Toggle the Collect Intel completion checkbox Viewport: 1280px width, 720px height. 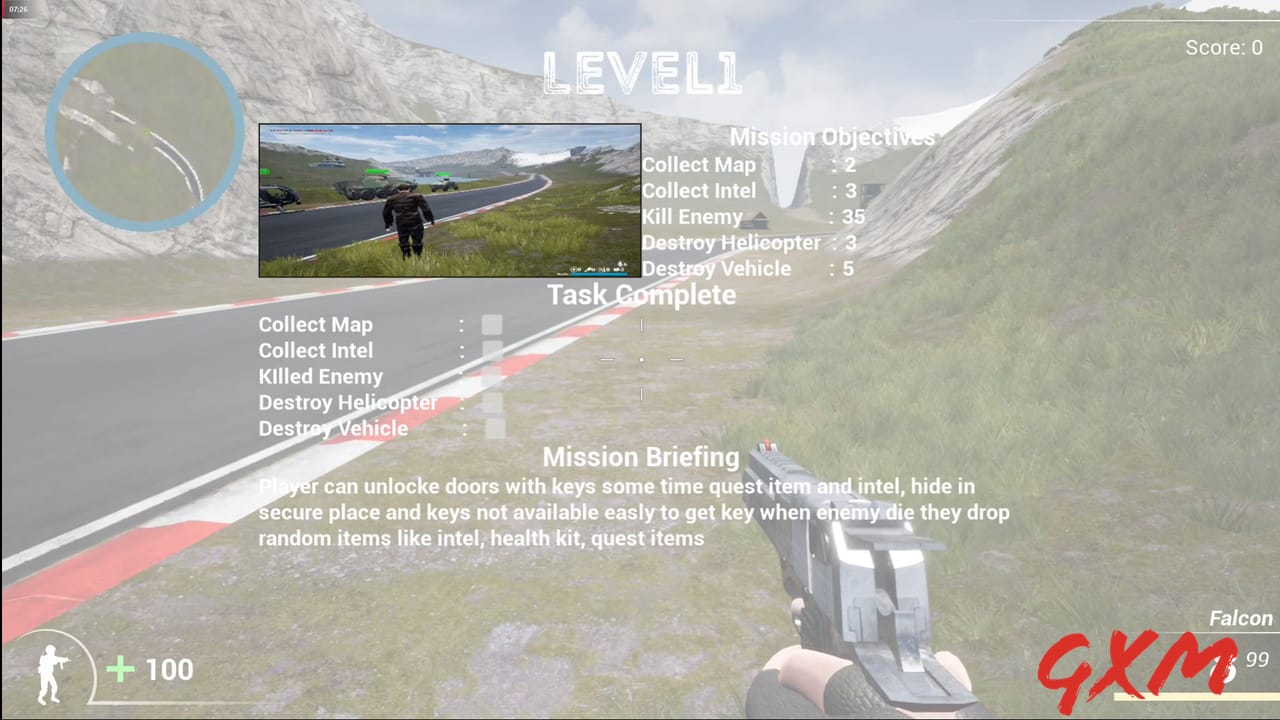click(492, 350)
